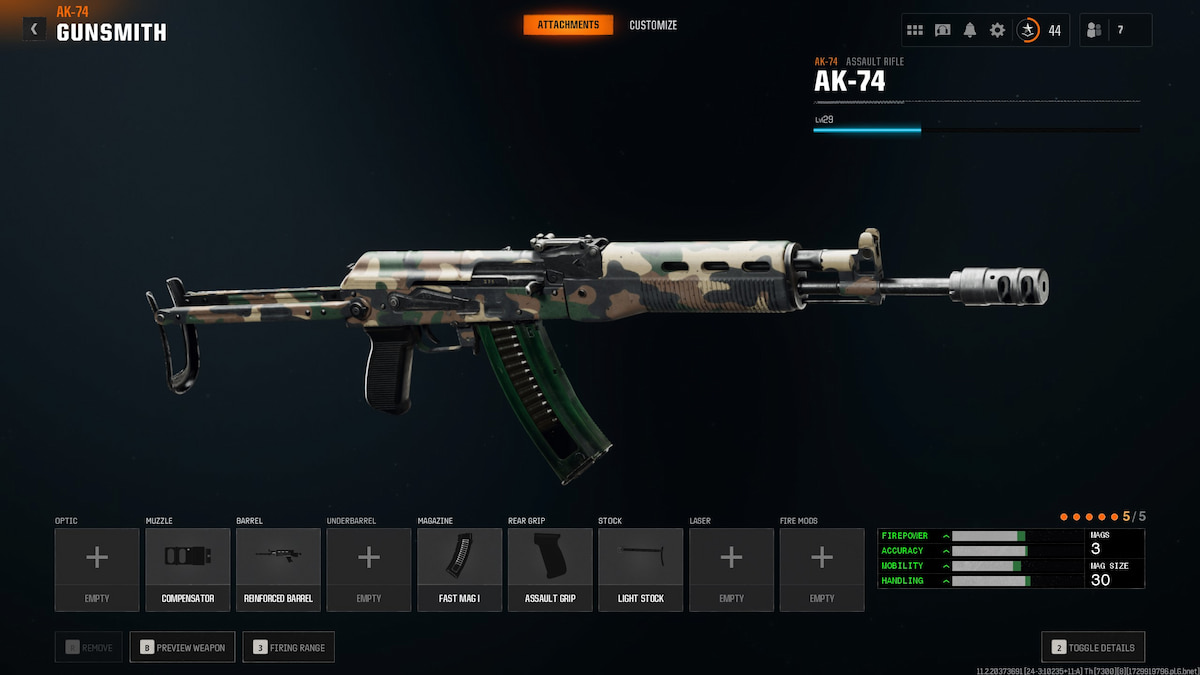Open the empty Laser slot
1200x675 pixels.
click(731, 569)
